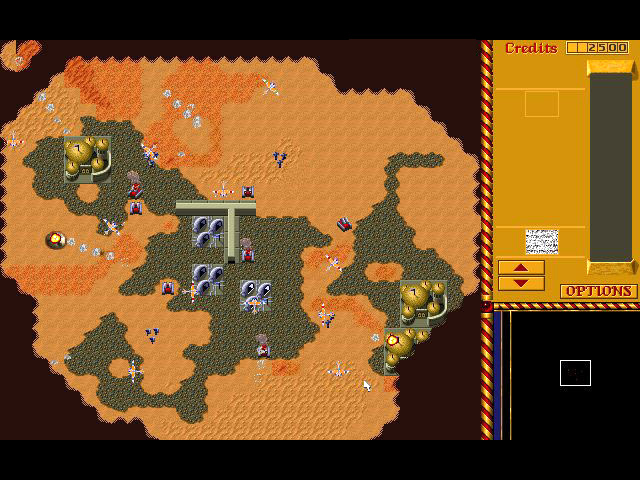Click the sidebar down arrow button

521,283
